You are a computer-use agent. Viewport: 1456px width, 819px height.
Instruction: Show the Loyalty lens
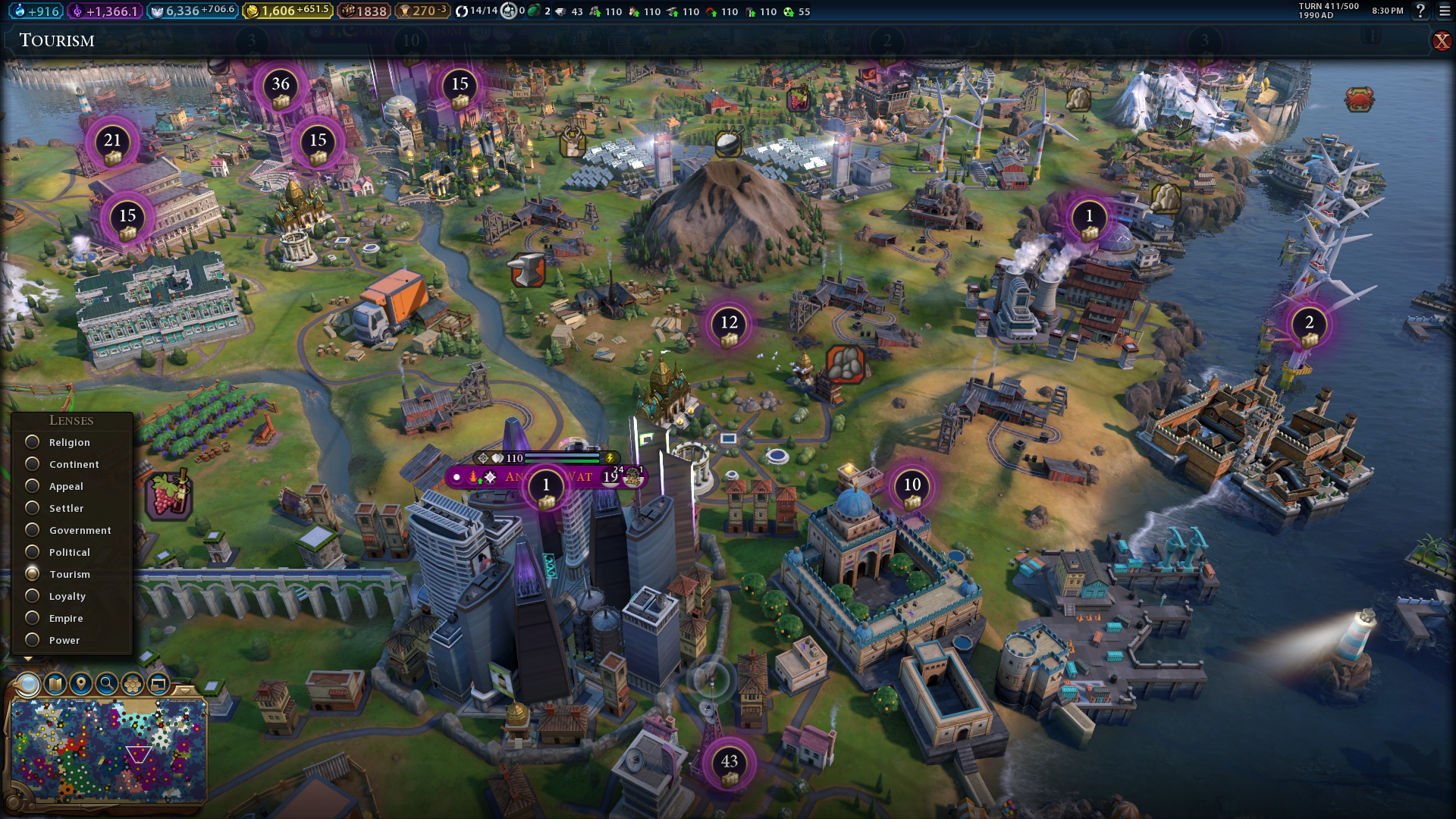pyautogui.click(x=33, y=596)
